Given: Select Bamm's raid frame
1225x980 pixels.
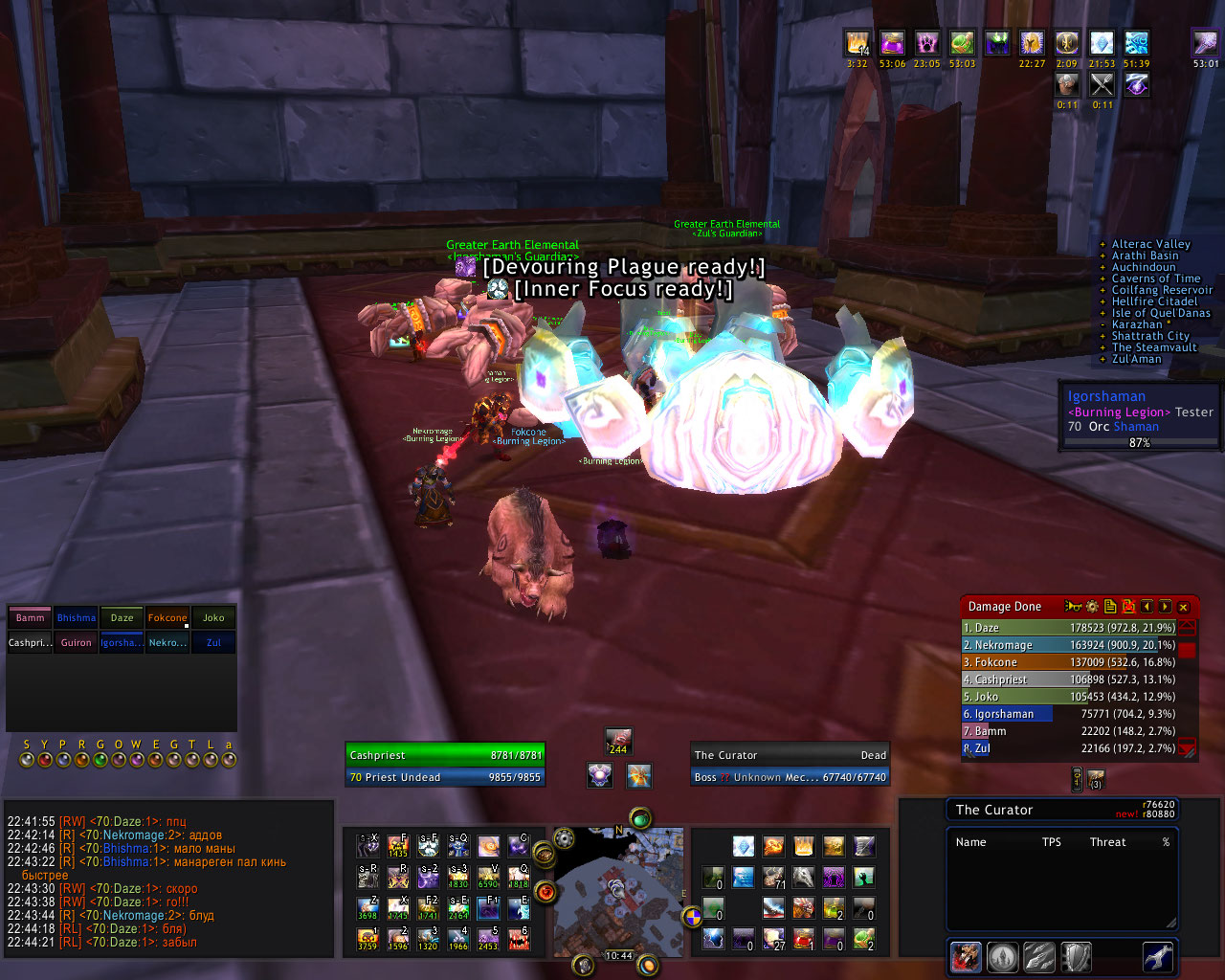Looking at the screenshot, I should pos(30,618).
